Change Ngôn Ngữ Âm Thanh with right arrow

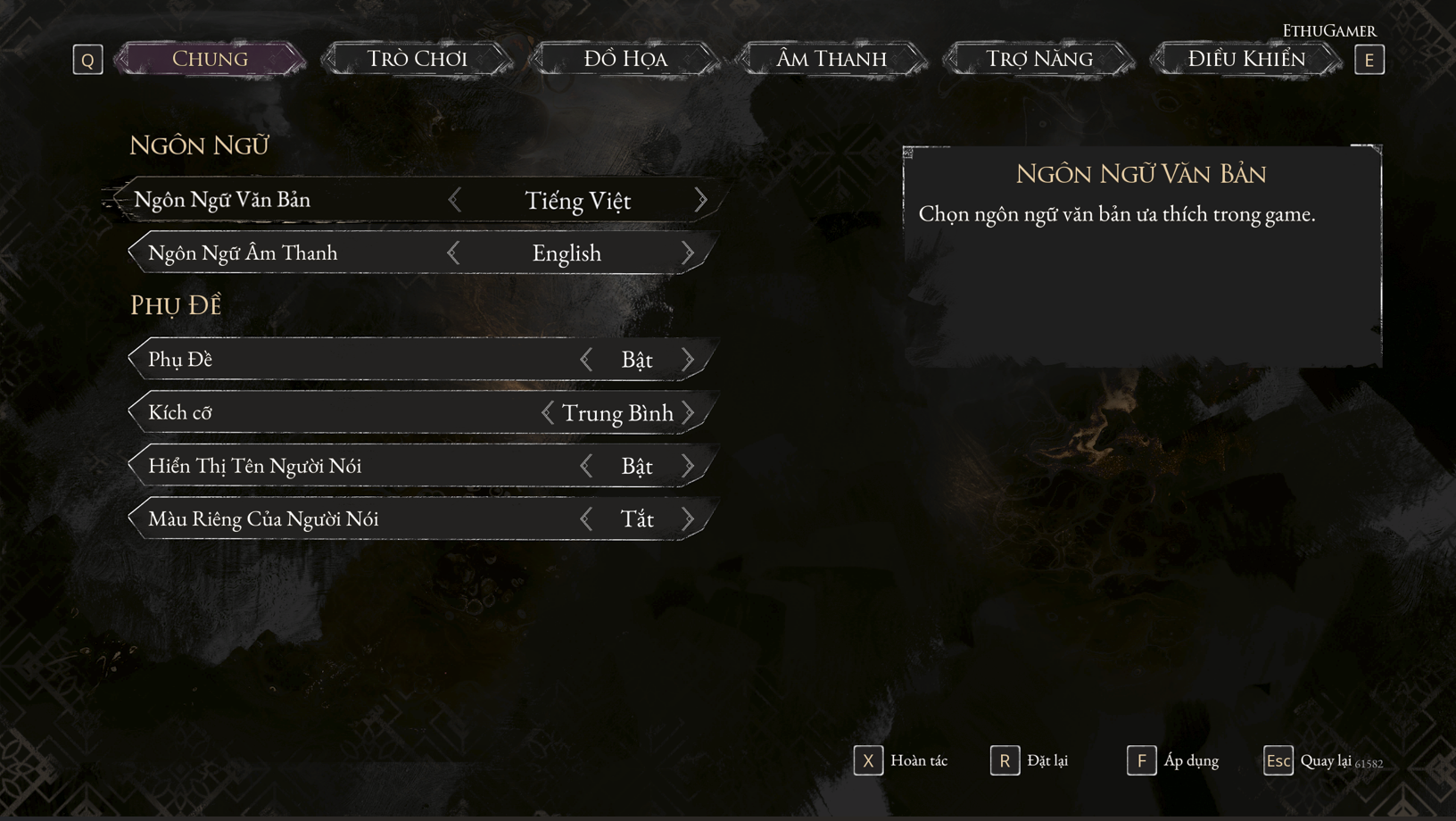click(x=688, y=253)
